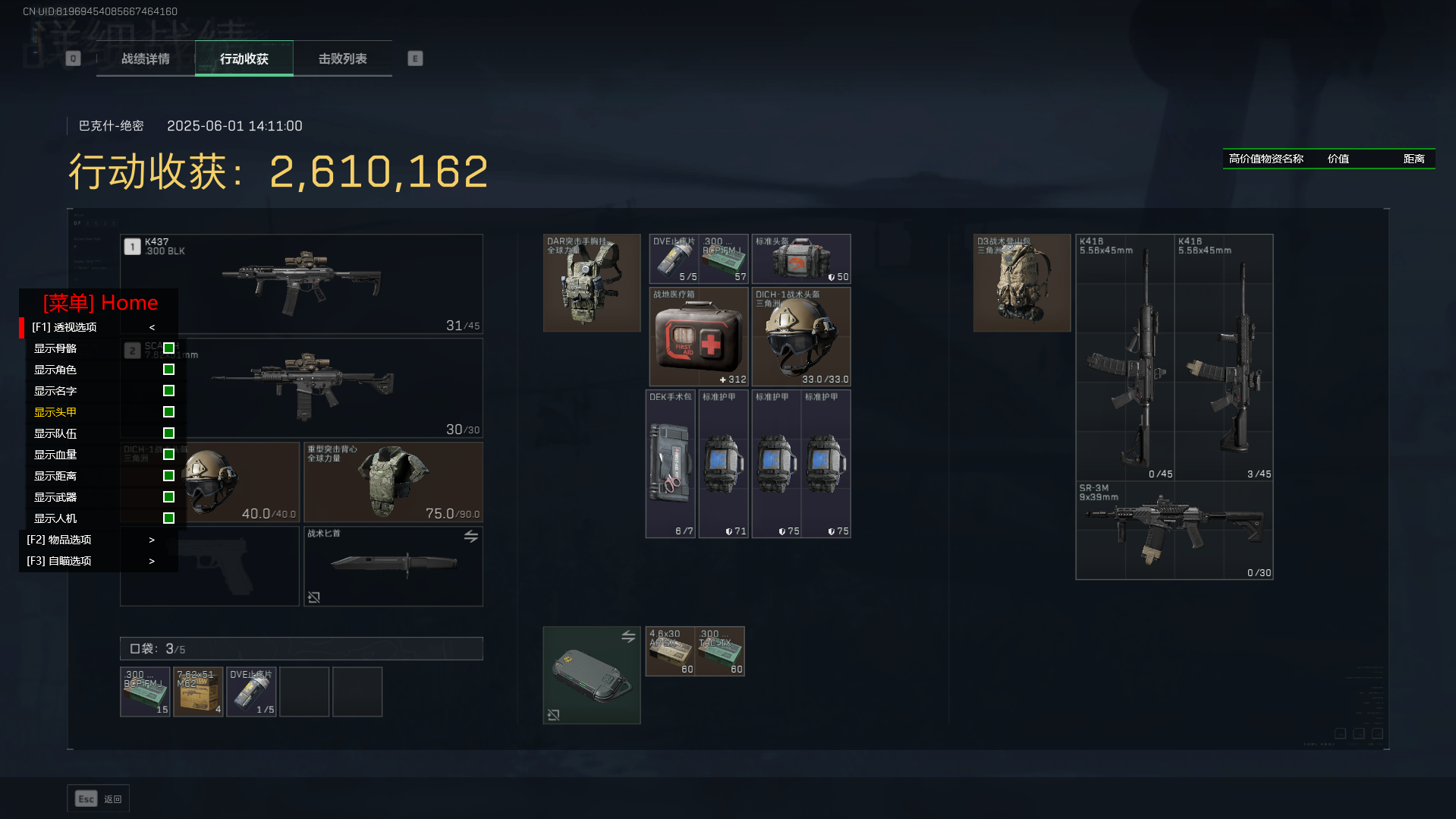Screen dimensions: 1456x819
Task: Select the D3战术登山包 backpack
Action: pyautogui.click(x=1022, y=283)
